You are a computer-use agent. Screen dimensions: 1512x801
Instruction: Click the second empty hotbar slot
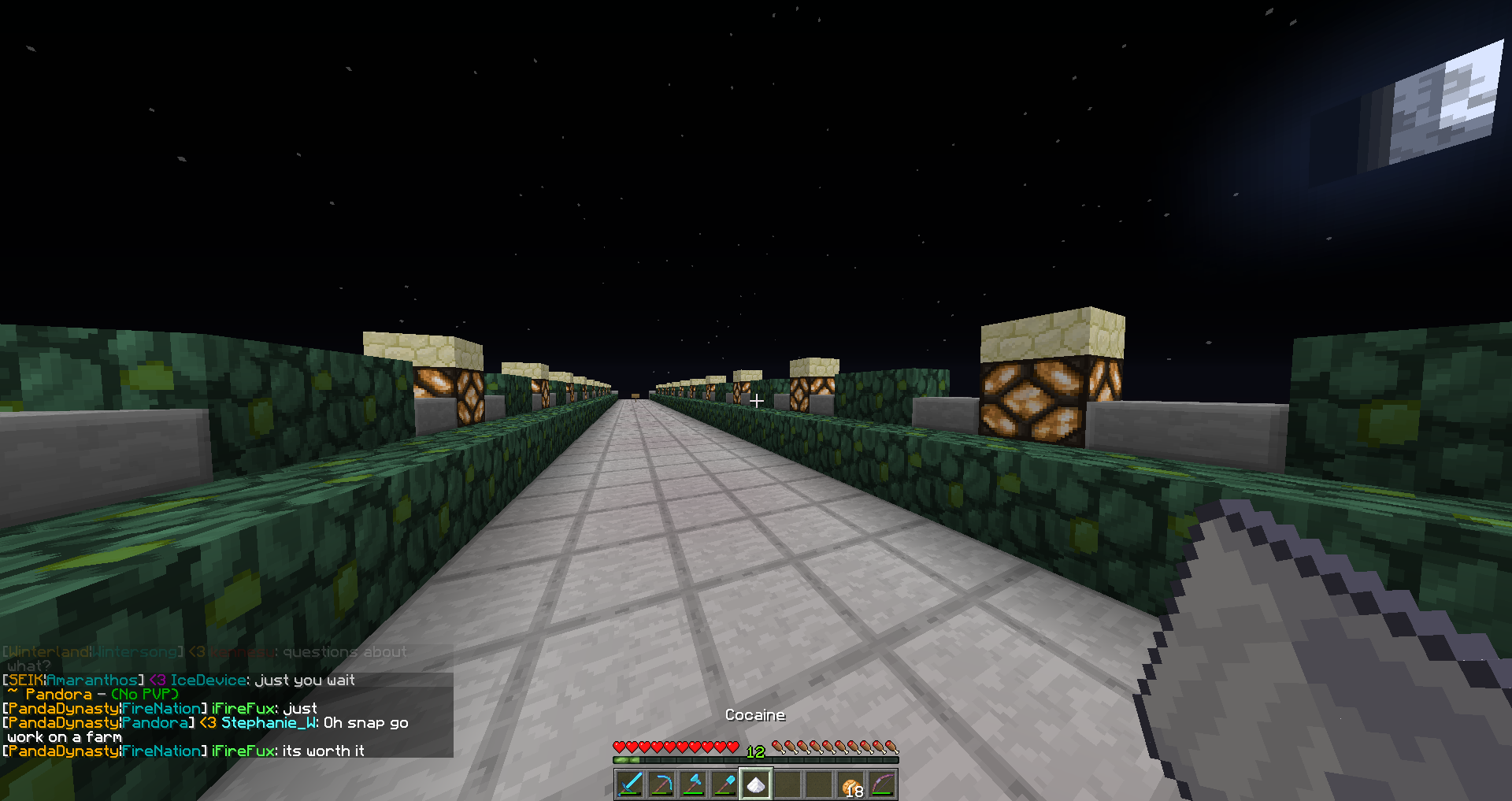pos(817,784)
